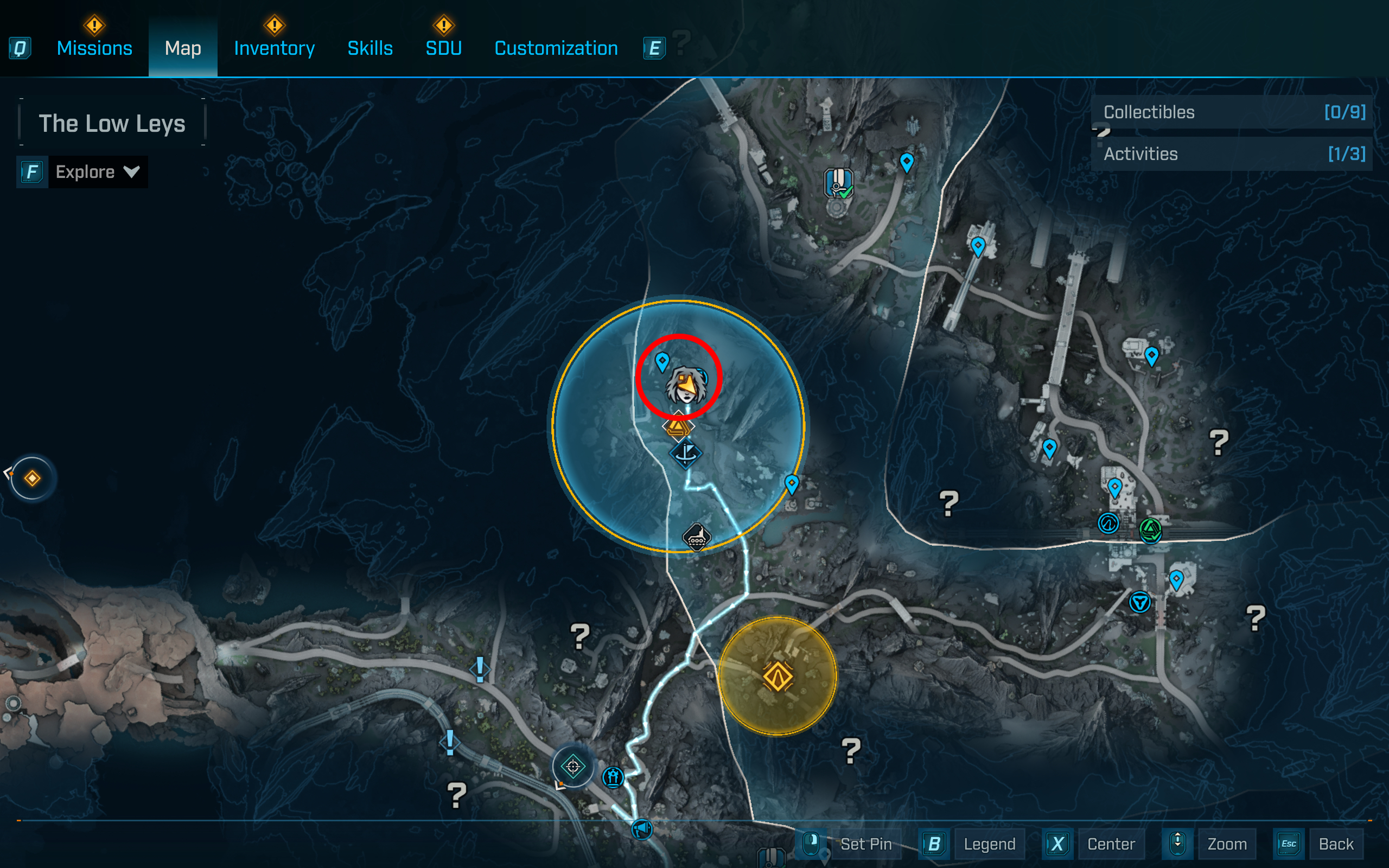This screenshot has height=868, width=1389.
Task: Expand the Activities list showing 1/3
Action: (x=1233, y=154)
